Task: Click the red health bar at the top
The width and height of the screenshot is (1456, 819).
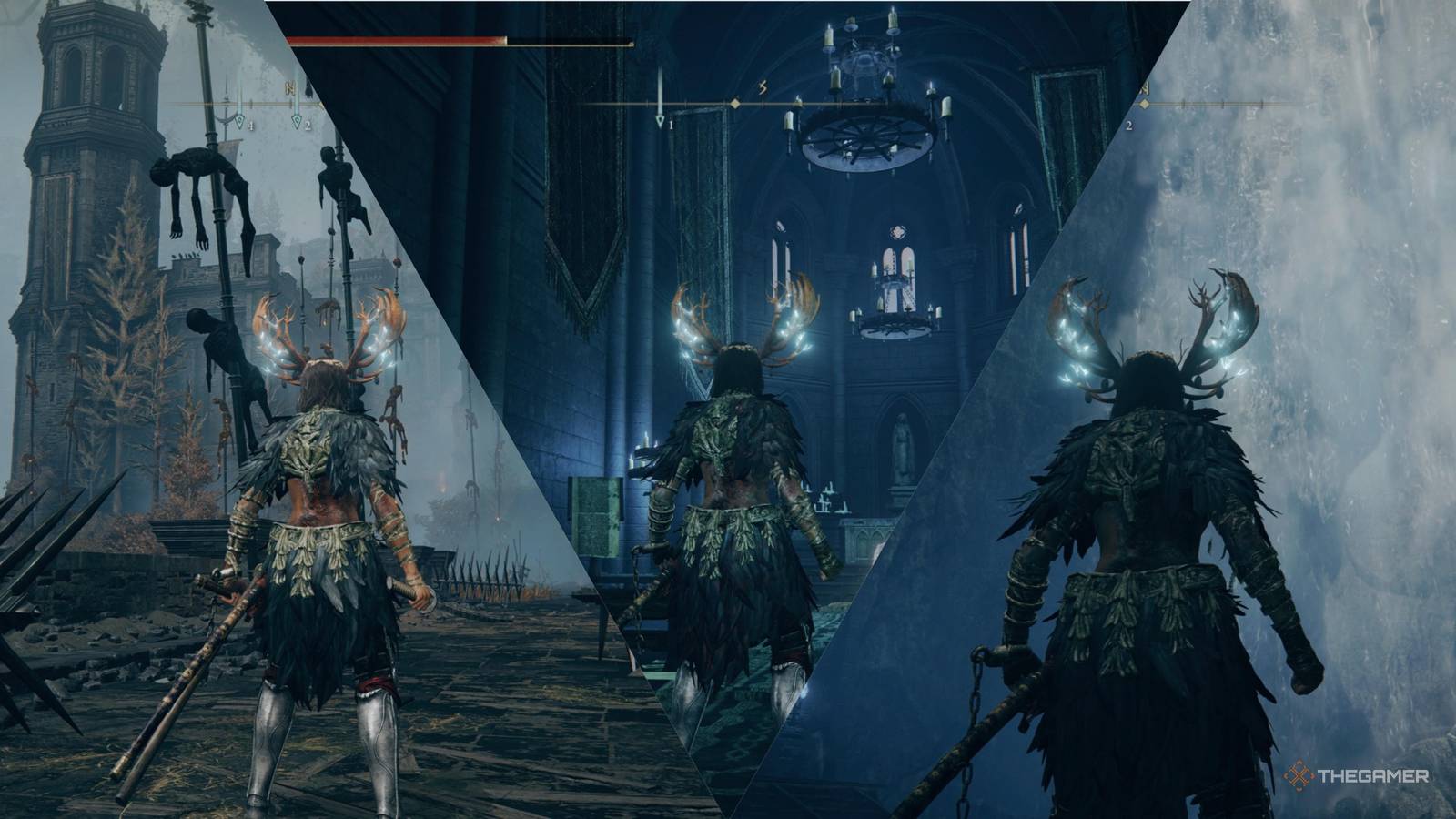Action: coord(391,40)
